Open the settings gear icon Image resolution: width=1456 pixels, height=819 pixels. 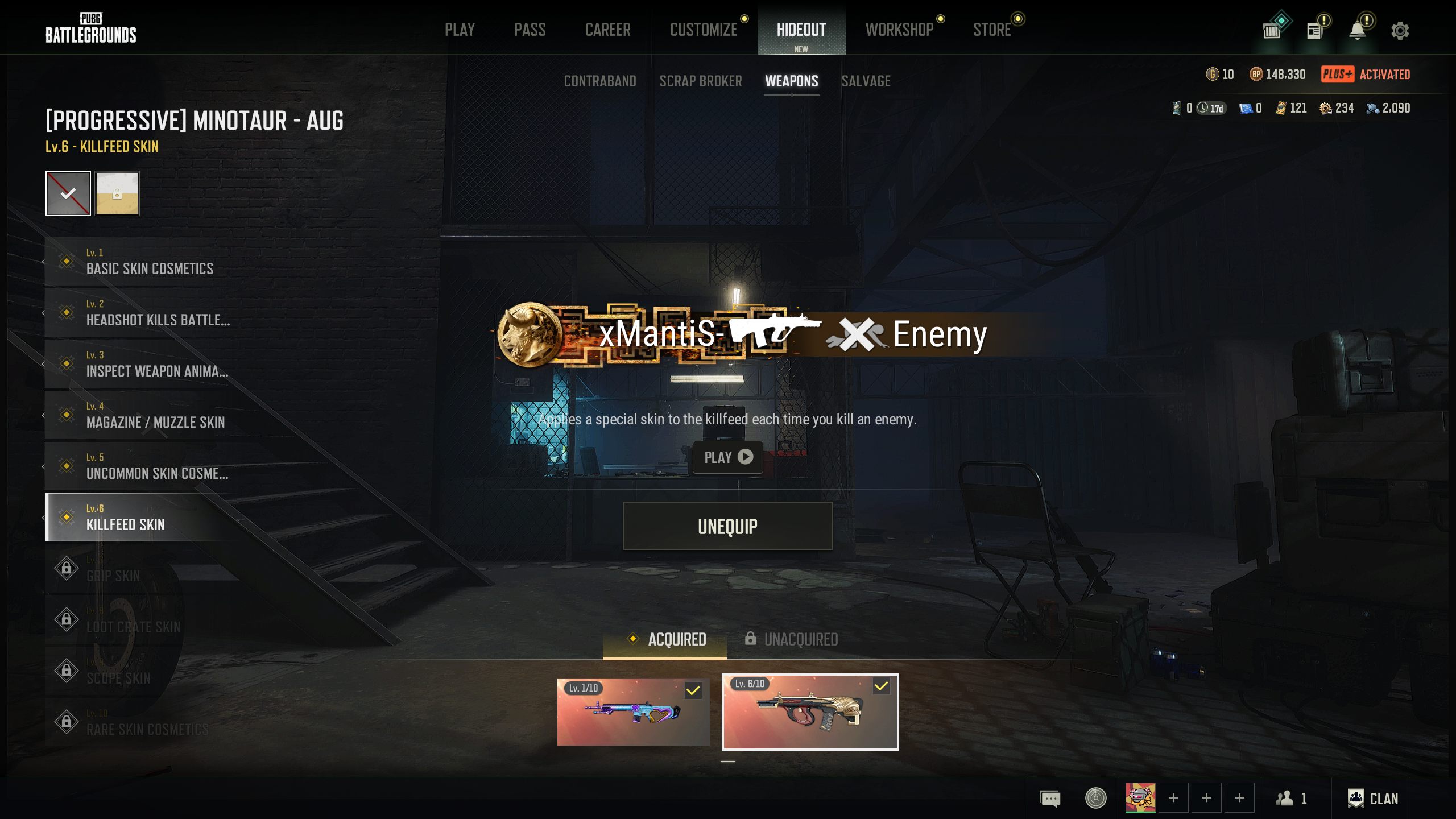pos(1400,31)
